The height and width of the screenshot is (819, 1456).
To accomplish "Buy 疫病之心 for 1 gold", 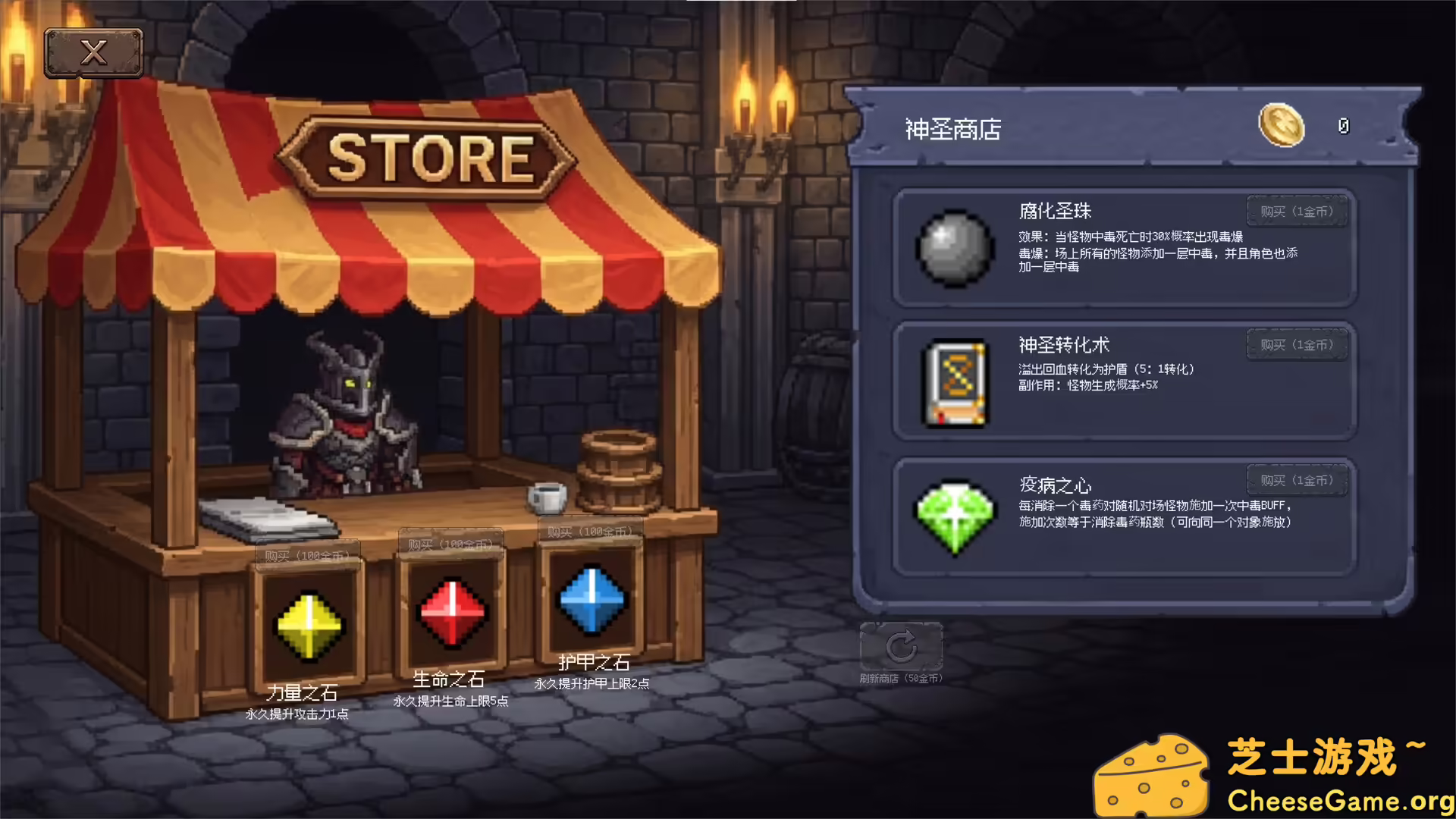I will pyautogui.click(x=1298, y=479).
